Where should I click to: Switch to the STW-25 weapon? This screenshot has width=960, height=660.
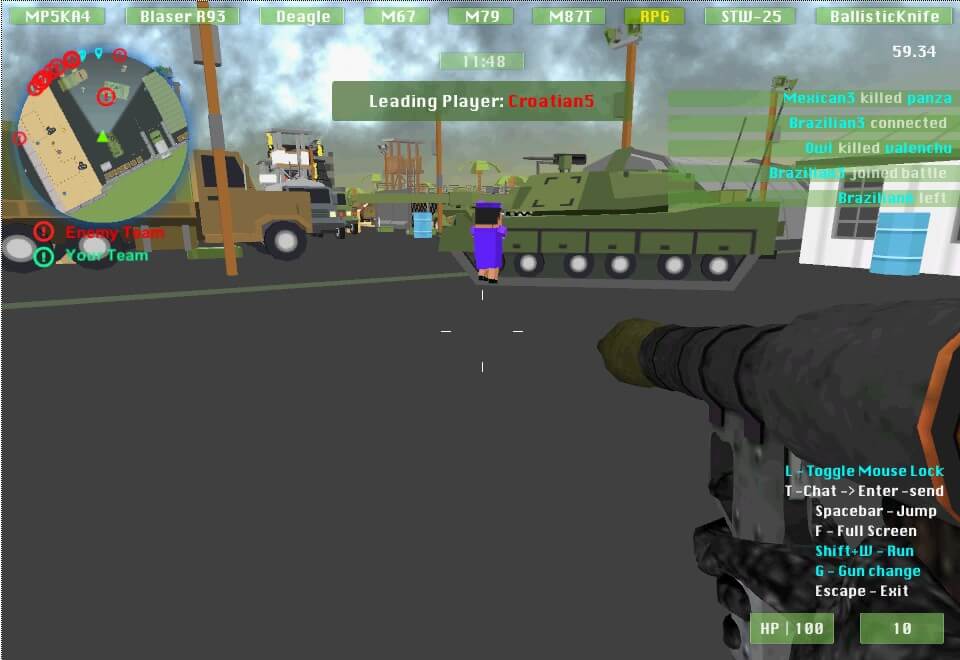pyautogui.click(x=750, y=16)
